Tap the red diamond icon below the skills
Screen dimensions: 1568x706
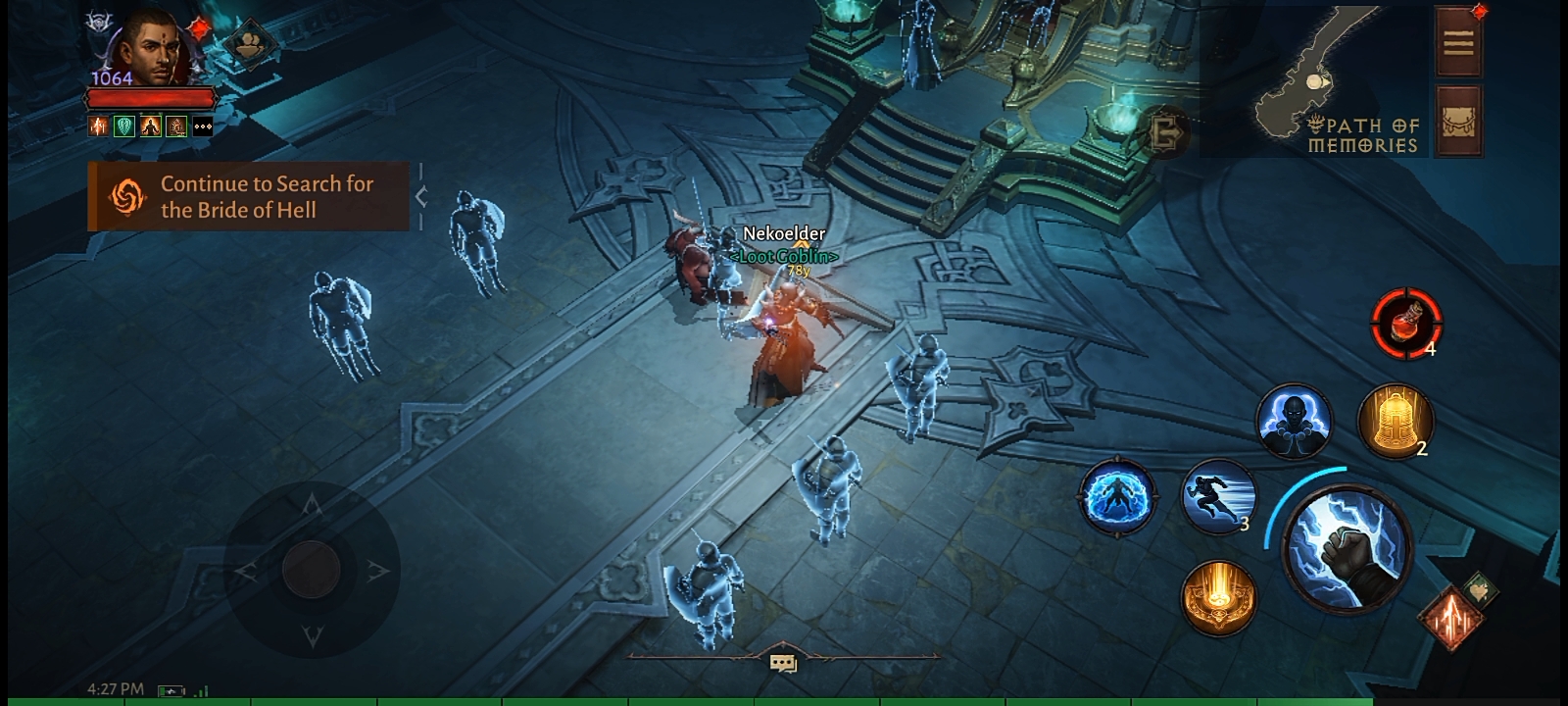1452,618
